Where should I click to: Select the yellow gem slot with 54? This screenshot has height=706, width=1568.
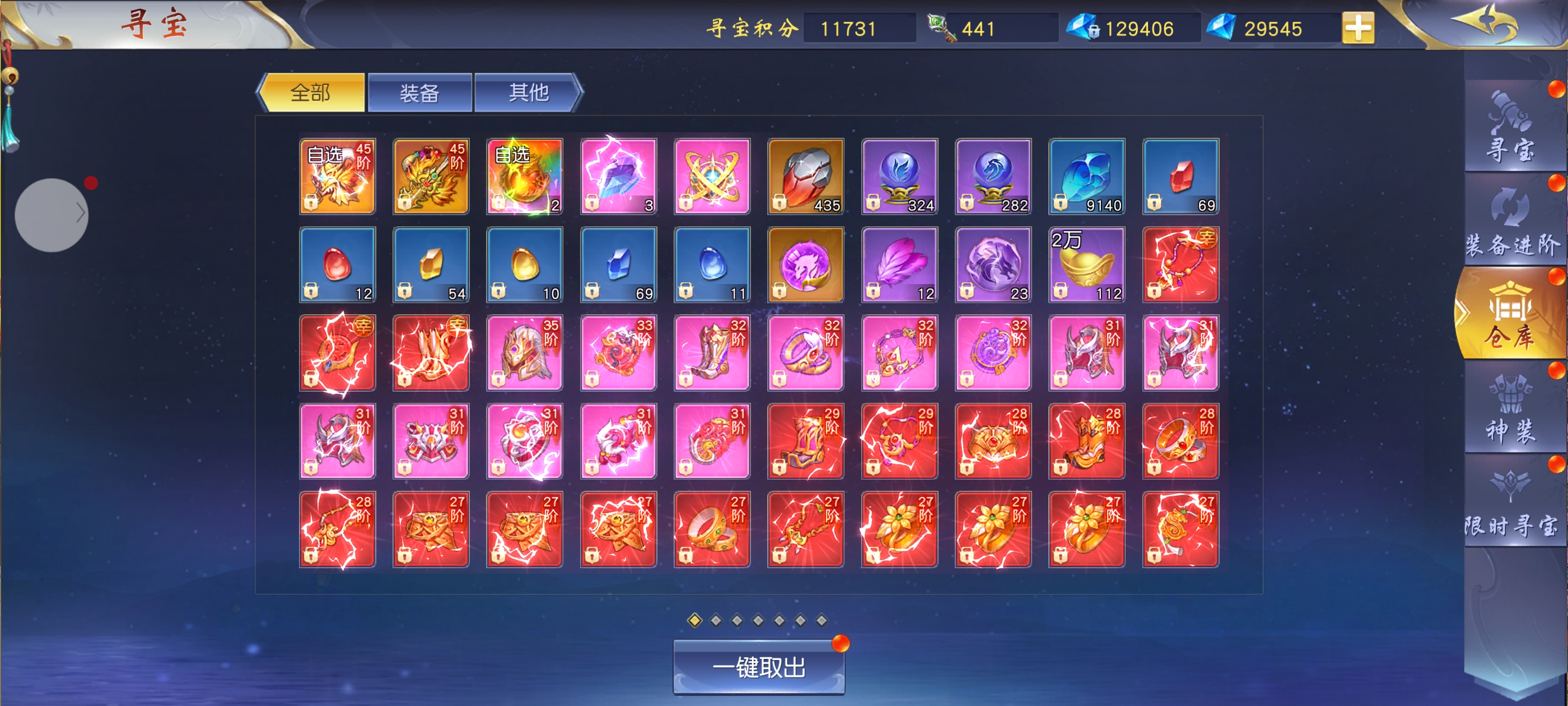pos(430,264)
